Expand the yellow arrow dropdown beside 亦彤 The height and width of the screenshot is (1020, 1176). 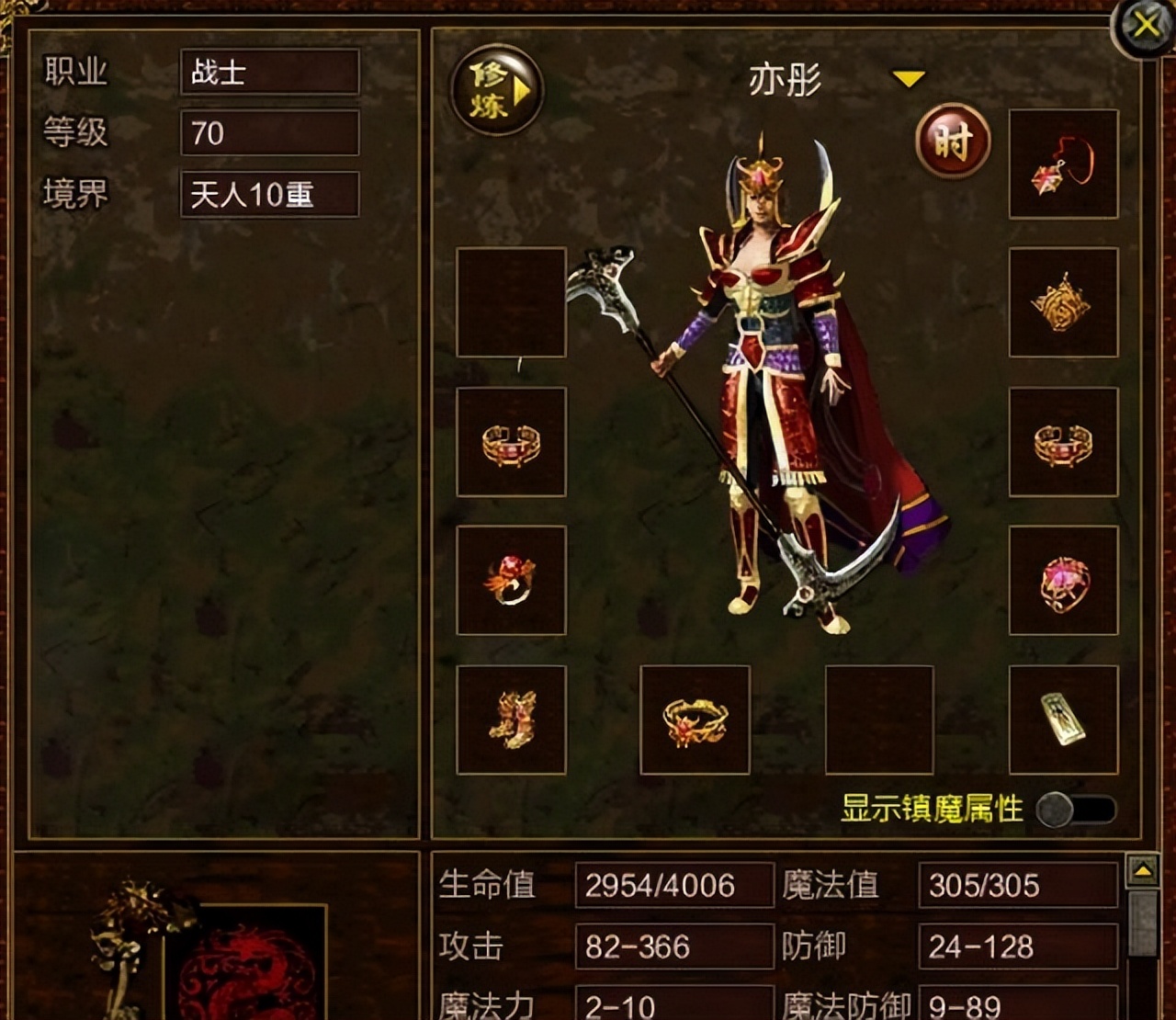[908, 80]
